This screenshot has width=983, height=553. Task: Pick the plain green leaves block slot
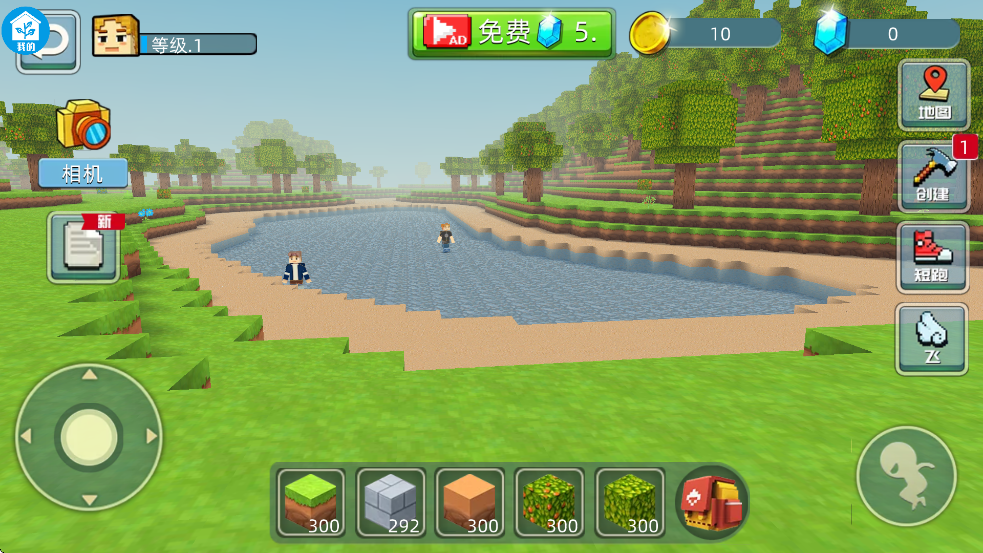pos(630,502)
